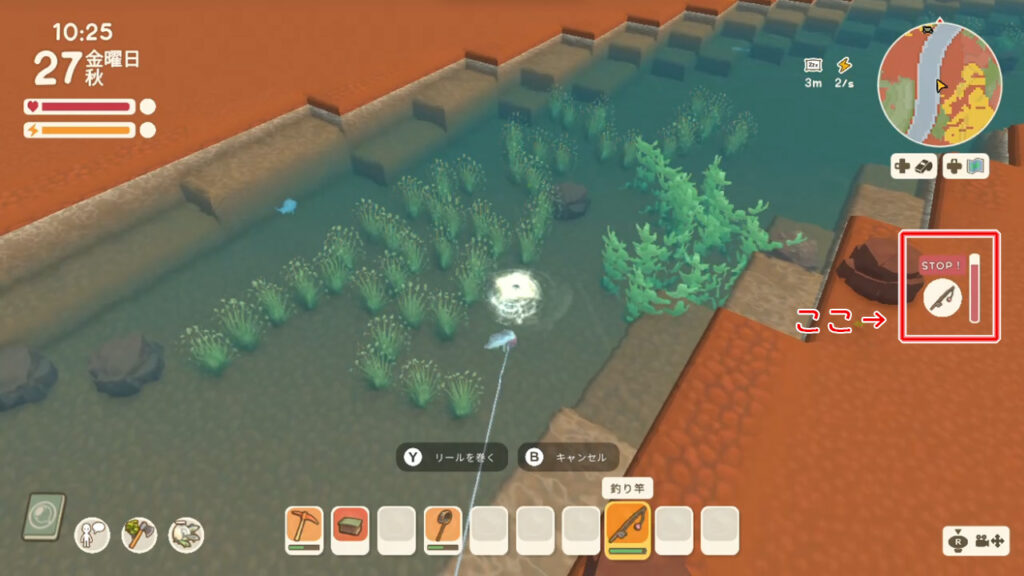This screenshot has width=1024, height=576.
Task: Click the round fishing rod reel icon
Action: coord(941,298)
